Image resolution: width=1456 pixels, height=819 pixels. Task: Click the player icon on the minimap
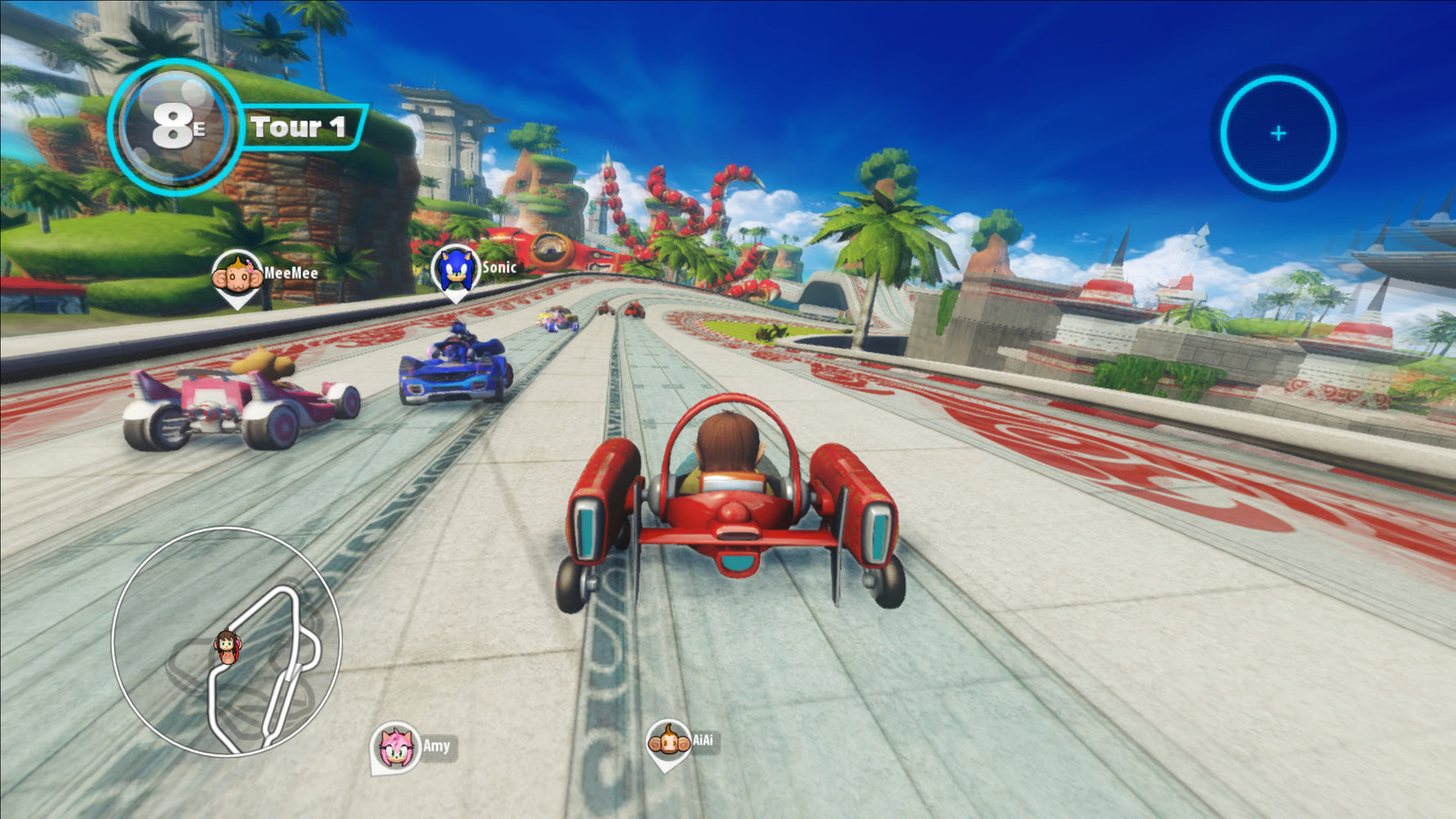pyautogui.click(x=227, y=646)
